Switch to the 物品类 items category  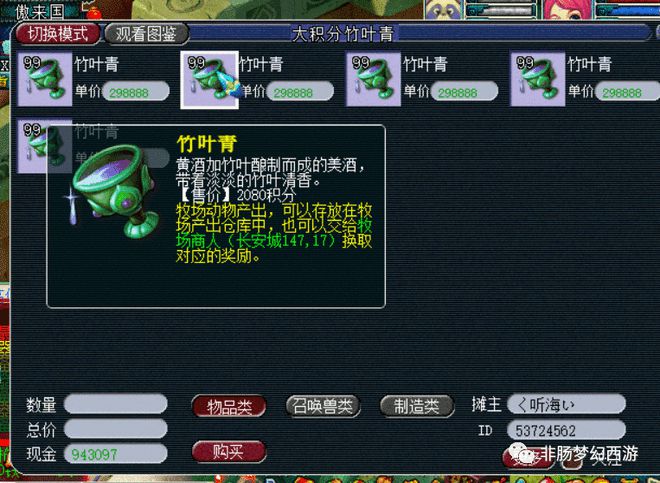(229, 406)
